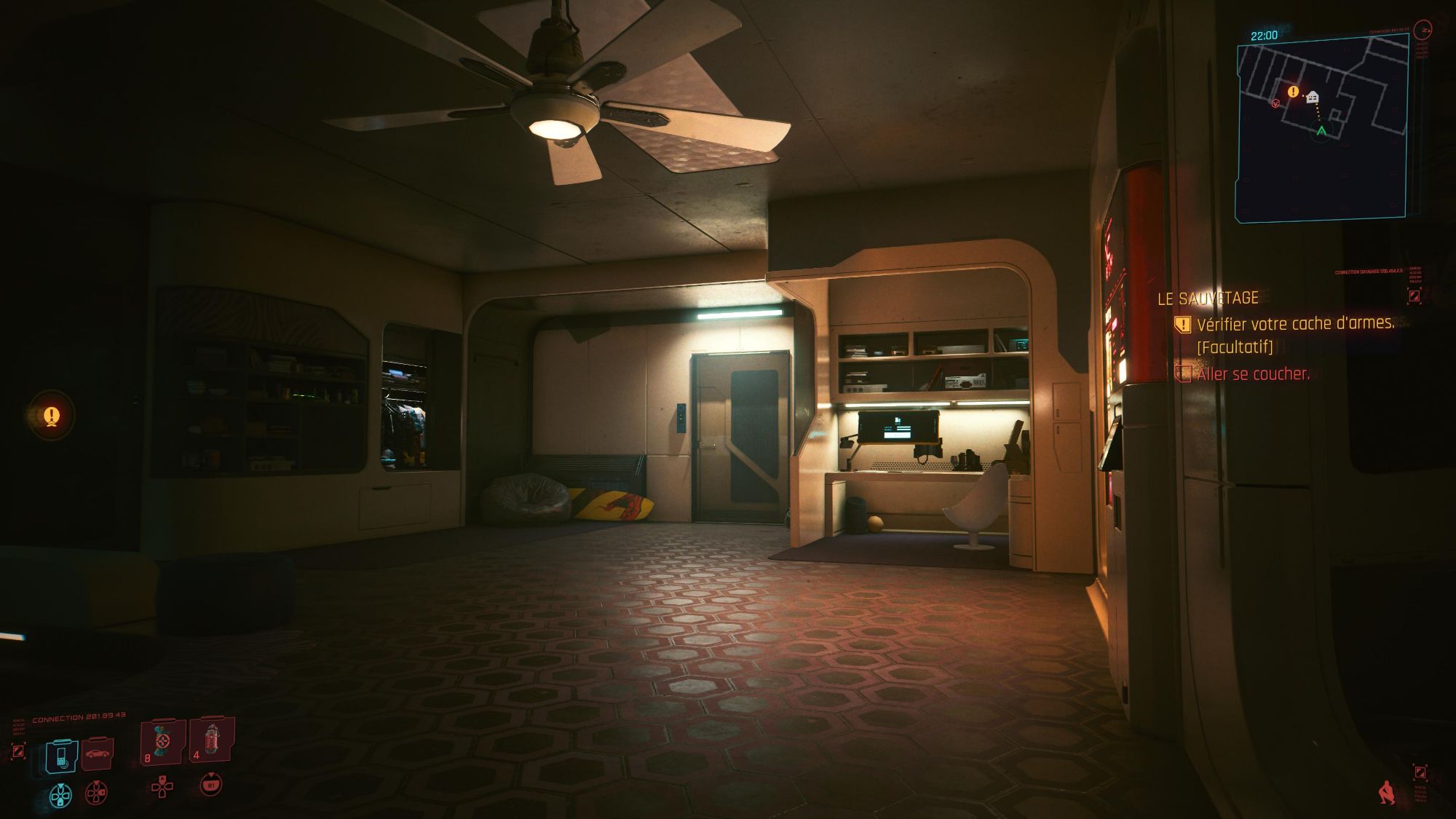Click the orange objective waypoint marker
Screen dimensions: 1456x819
pyautogui.click(x=51, y=416)
